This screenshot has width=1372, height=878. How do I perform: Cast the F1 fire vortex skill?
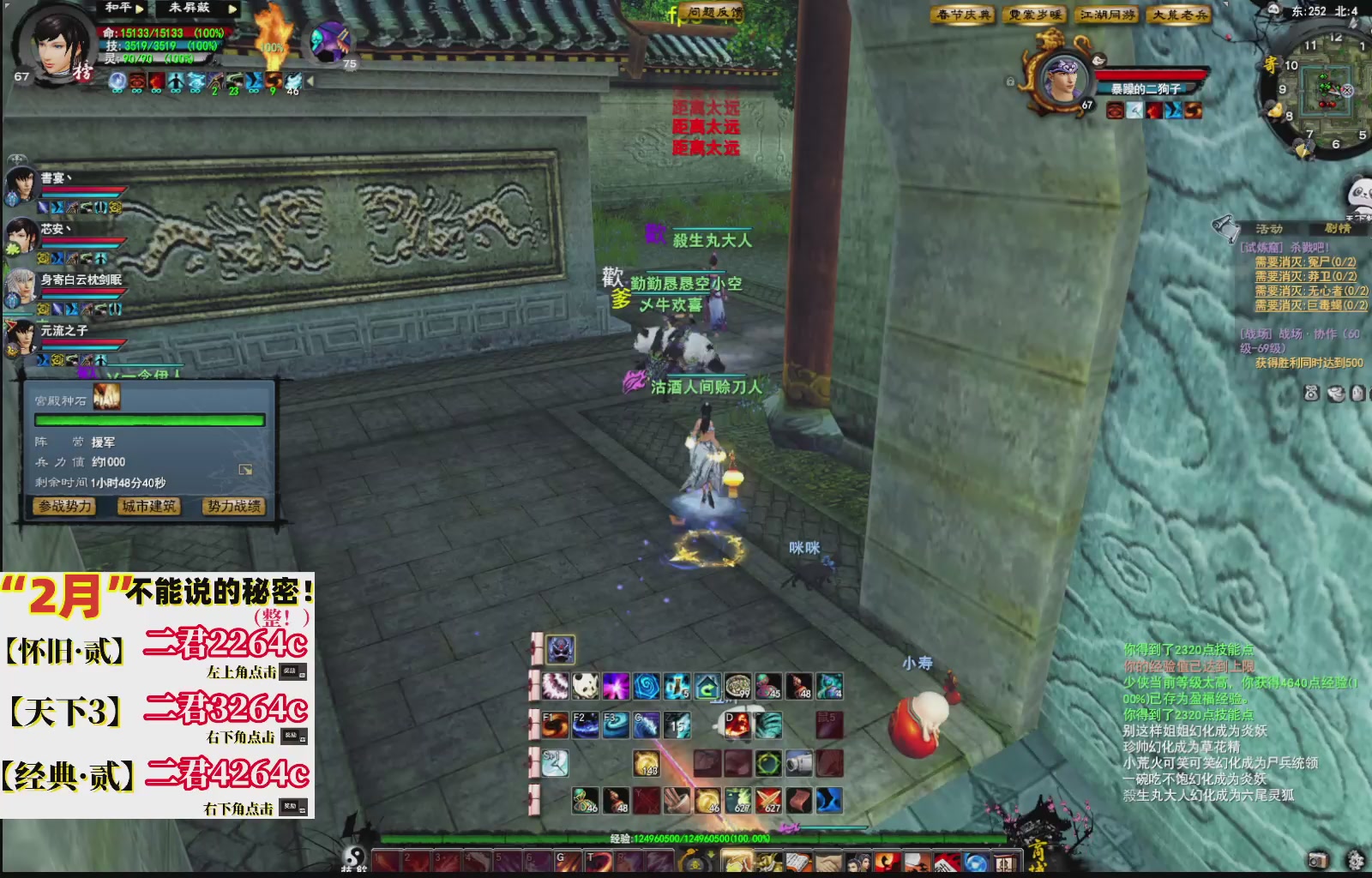[554, 725]
